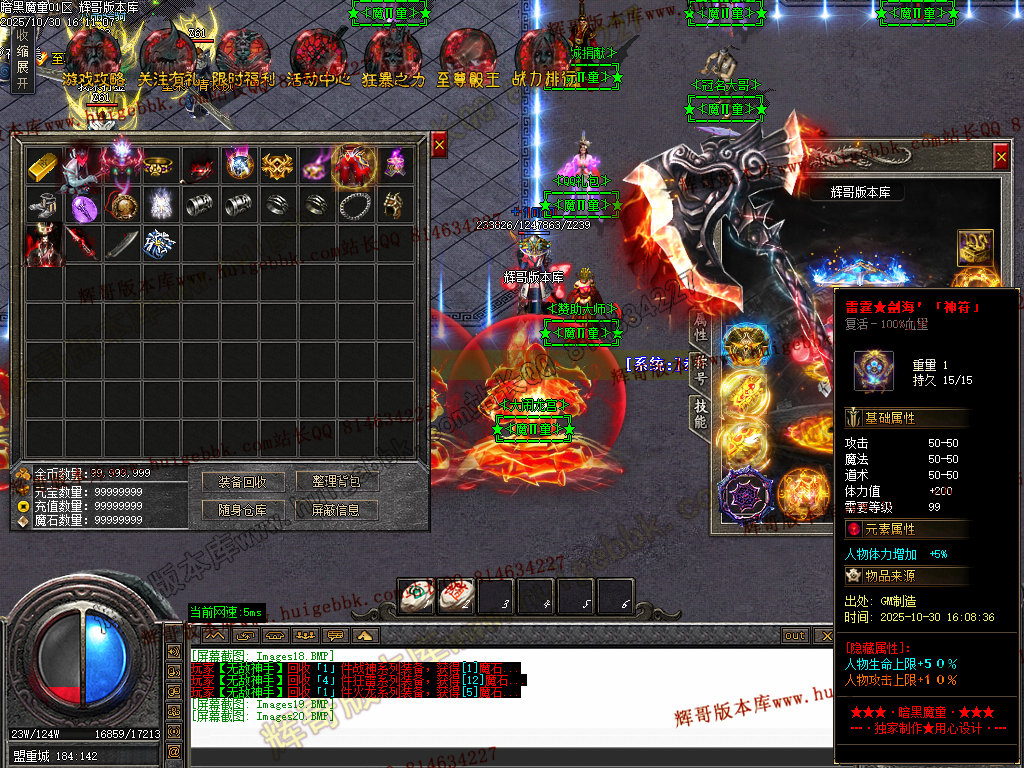
Task: Select the golden helmet item in the bag
Action: [x=395, y=206]
